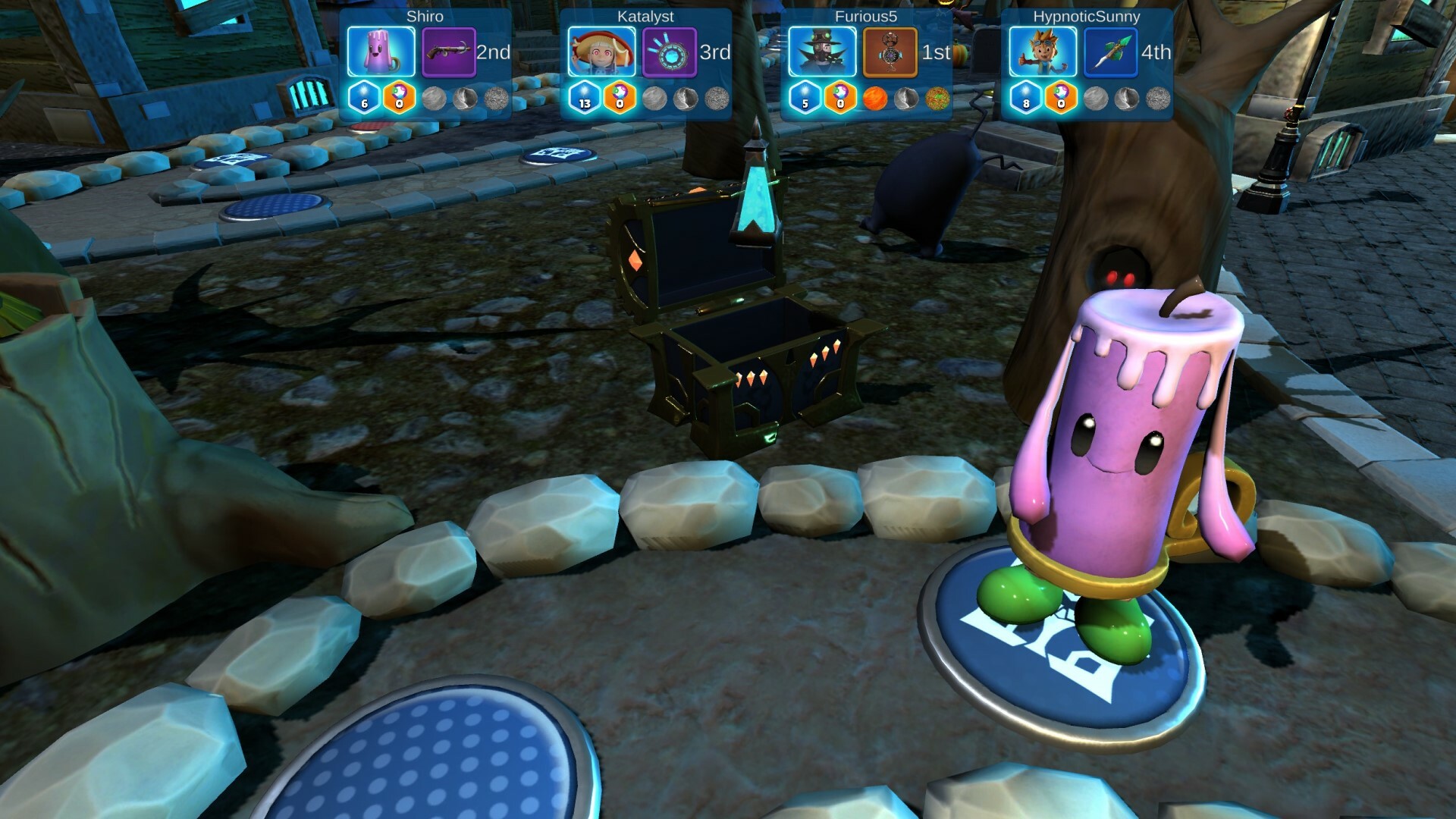Select Shiro's candle character portrait
Image resolution: width=1456 pixels, height=819 pixels.
(381, 52)
